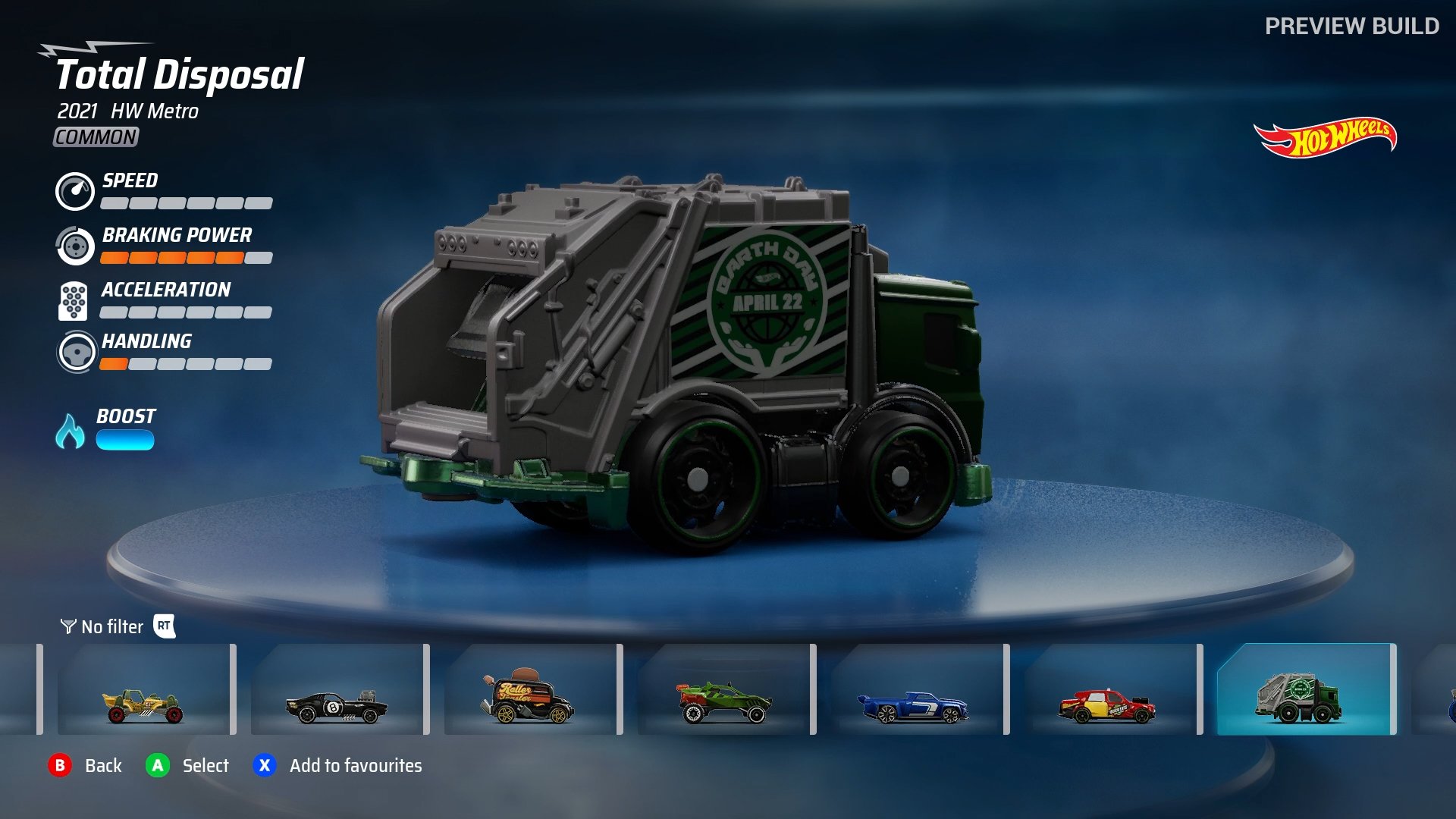Image resolution: width=1456 pixels, height=819 pixels.
Task: Click the Boost level bar
Action: (x=124, y=438)
